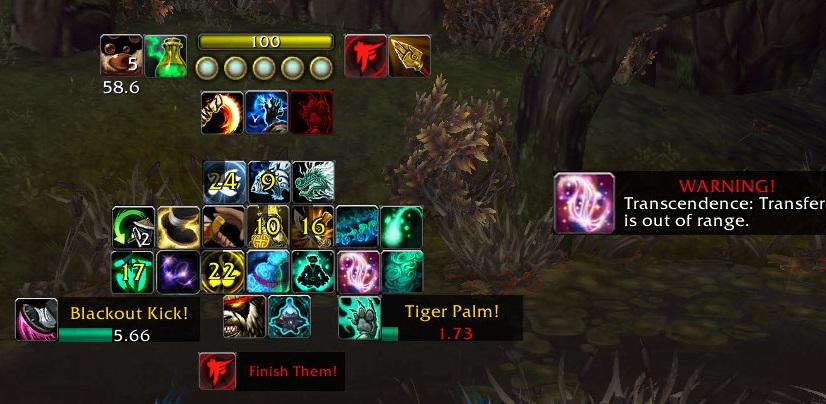Click the golden statue ability showing 10
This screenshot has width=826, height=404.
267,226
